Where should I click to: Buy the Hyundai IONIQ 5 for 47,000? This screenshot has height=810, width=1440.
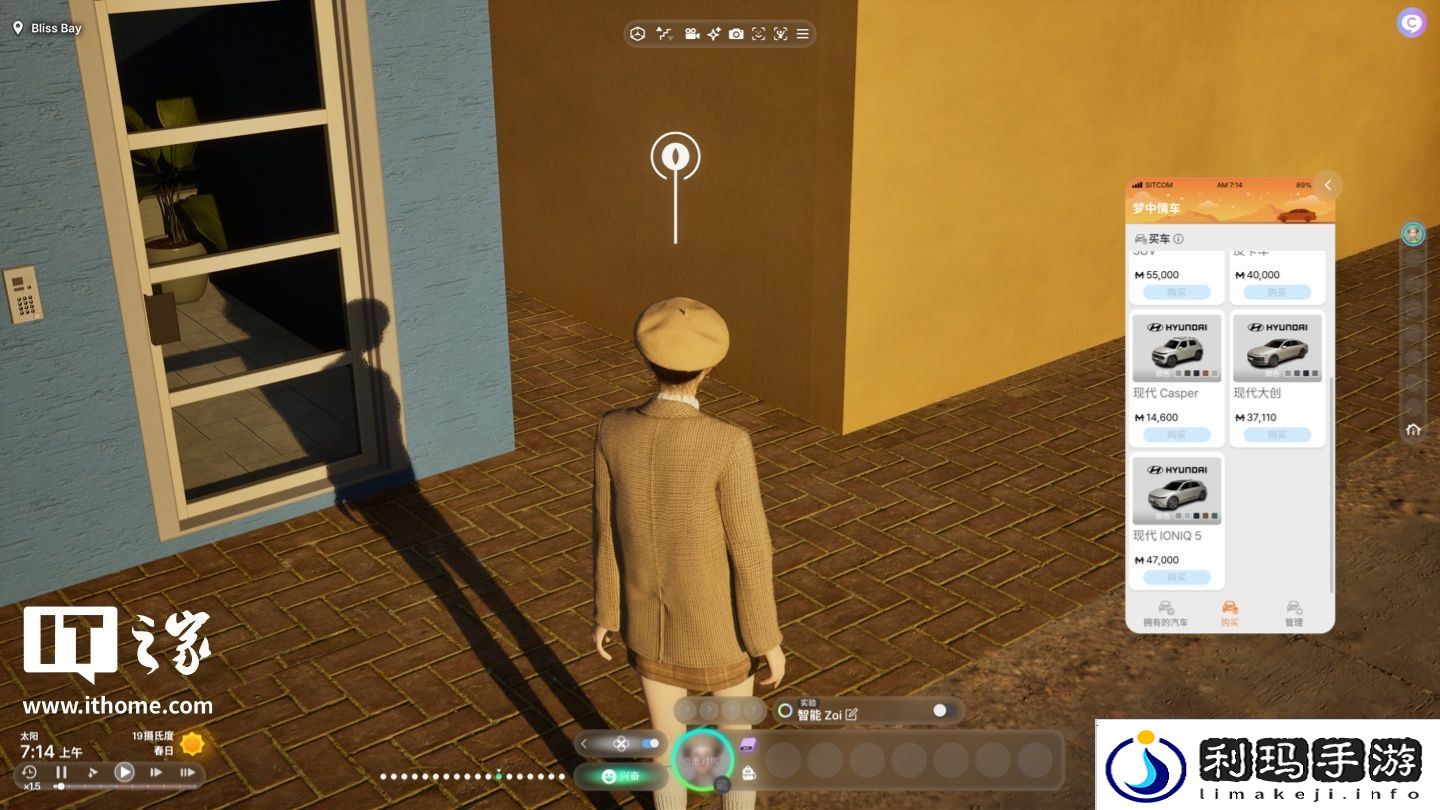pos(1176,577)
